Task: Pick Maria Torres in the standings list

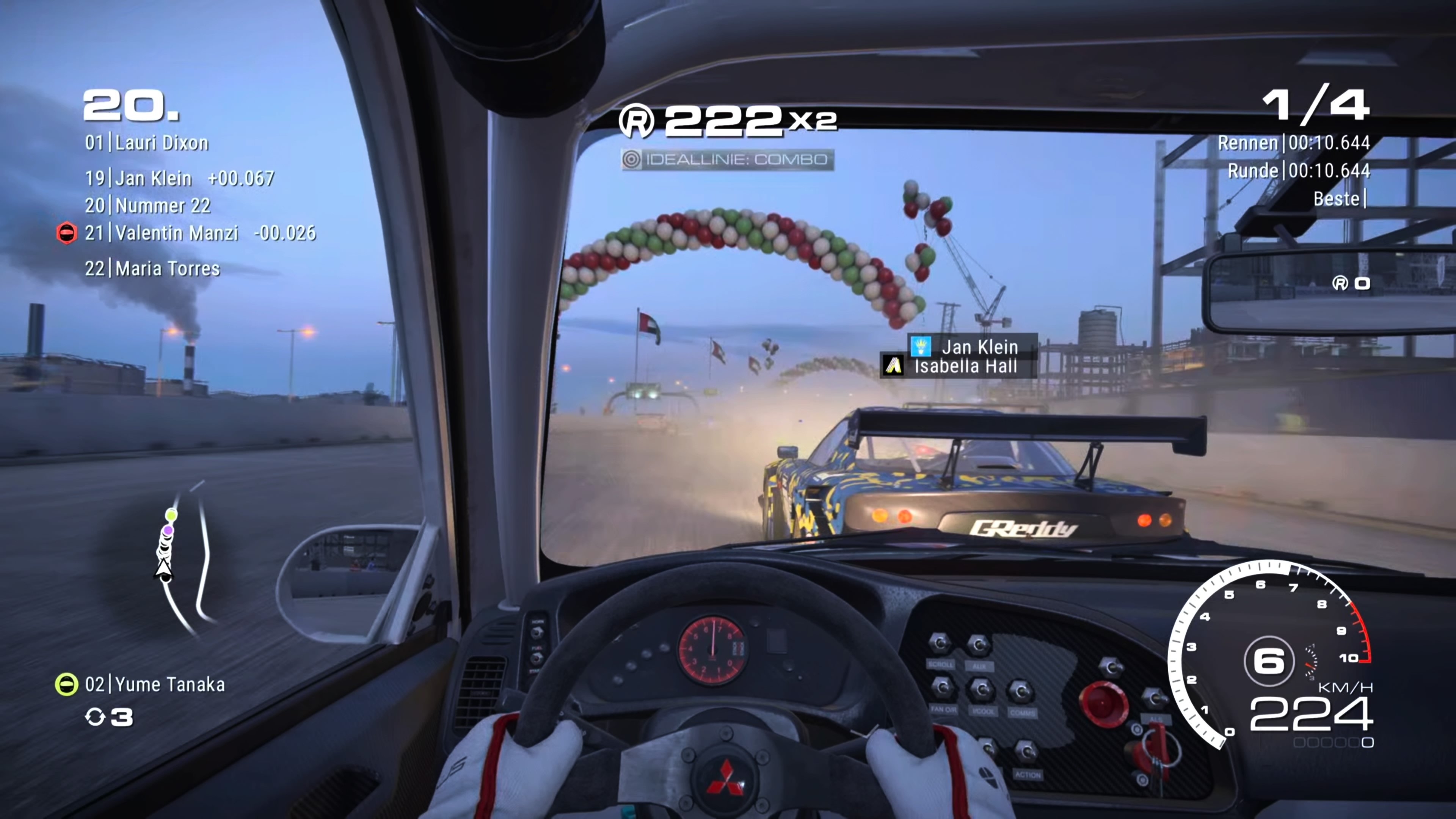Action: click(152, 268)
